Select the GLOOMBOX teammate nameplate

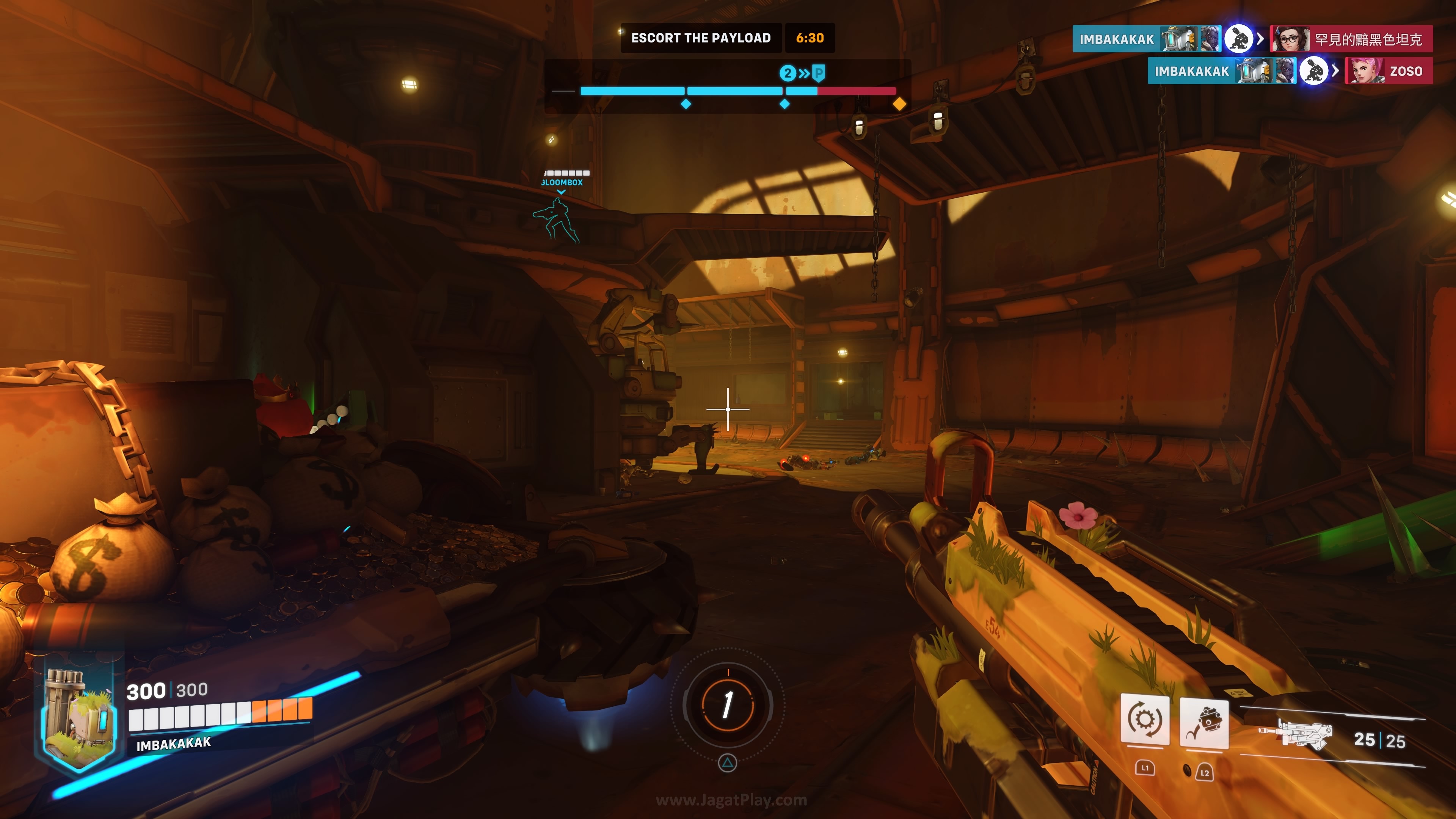tap(562, 182)
